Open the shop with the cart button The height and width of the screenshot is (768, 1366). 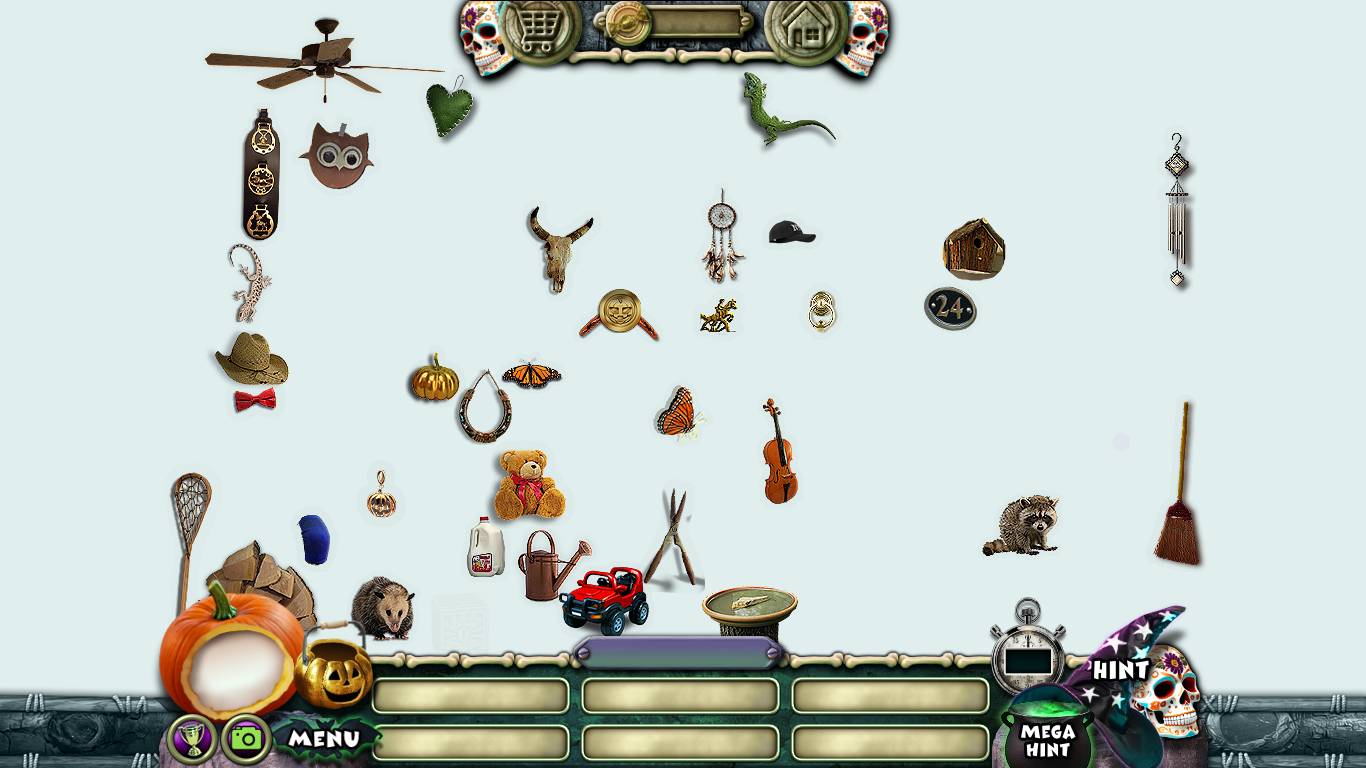tap(541, 30)
